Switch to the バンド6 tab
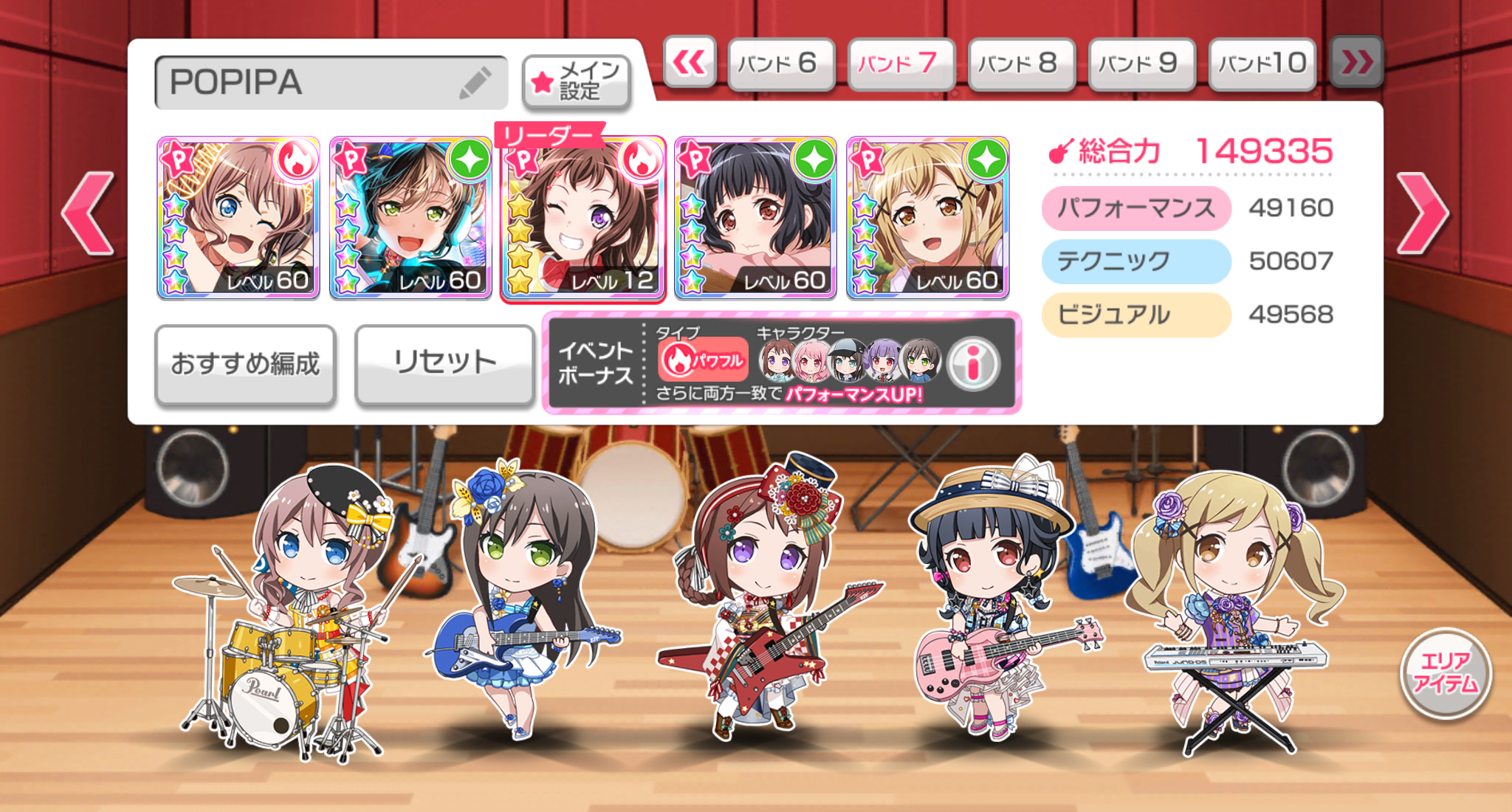This screenshot has height=812, width=1512. (x=781, y=63)
